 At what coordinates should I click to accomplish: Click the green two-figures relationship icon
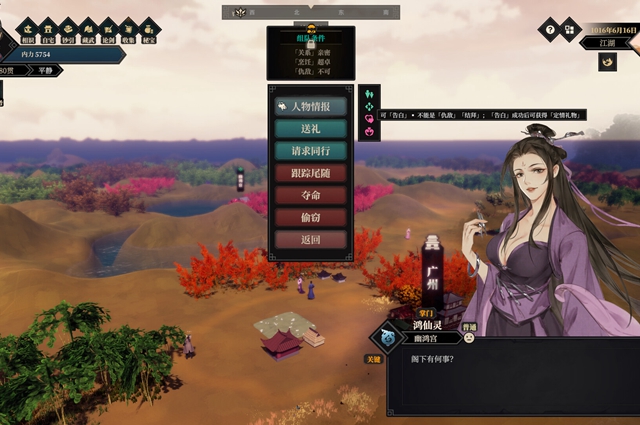click(x=368, y=94)
